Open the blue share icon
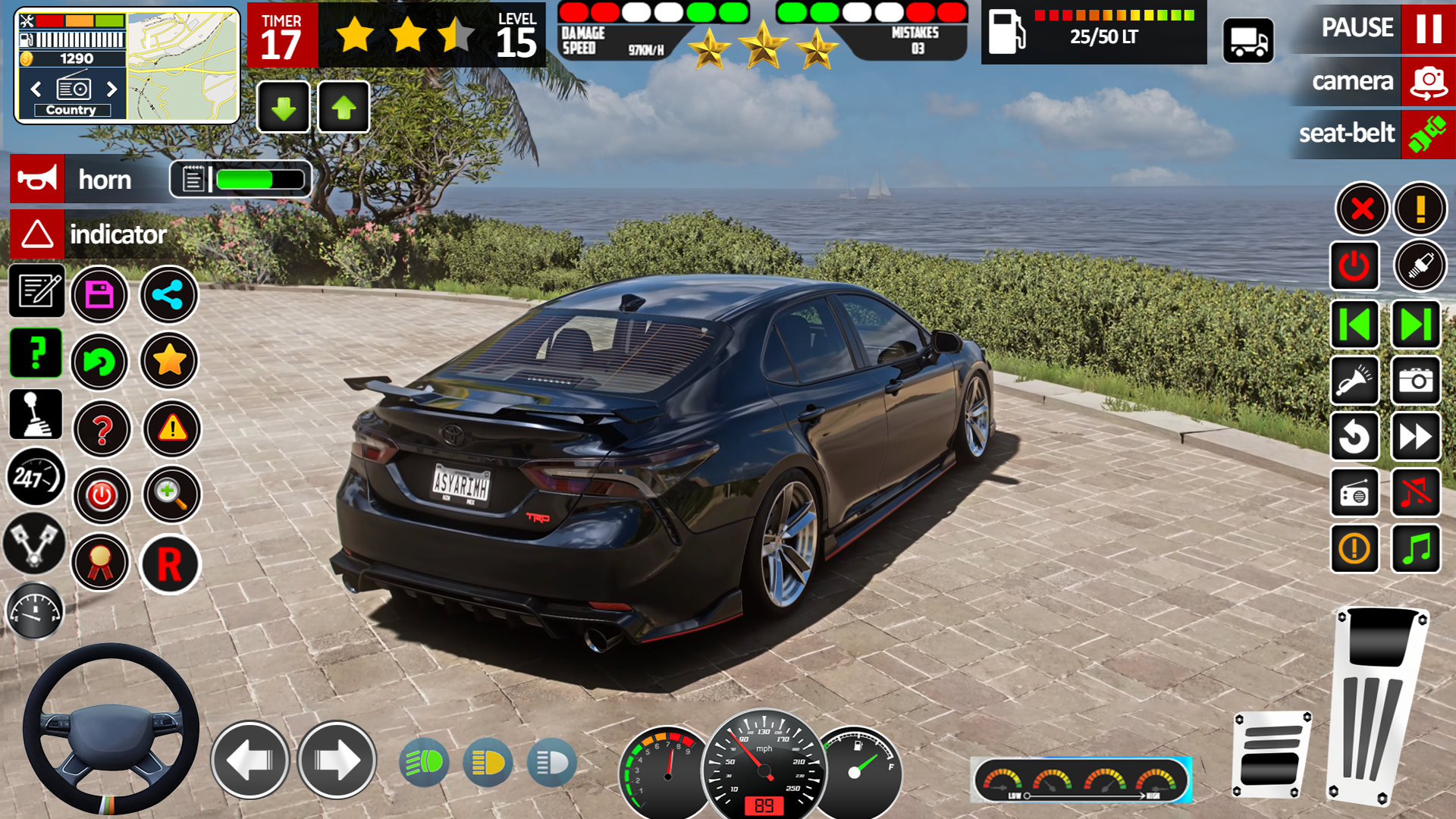Image resolution: width=1456 pixels, height=819 pixels. click(168, 294)
